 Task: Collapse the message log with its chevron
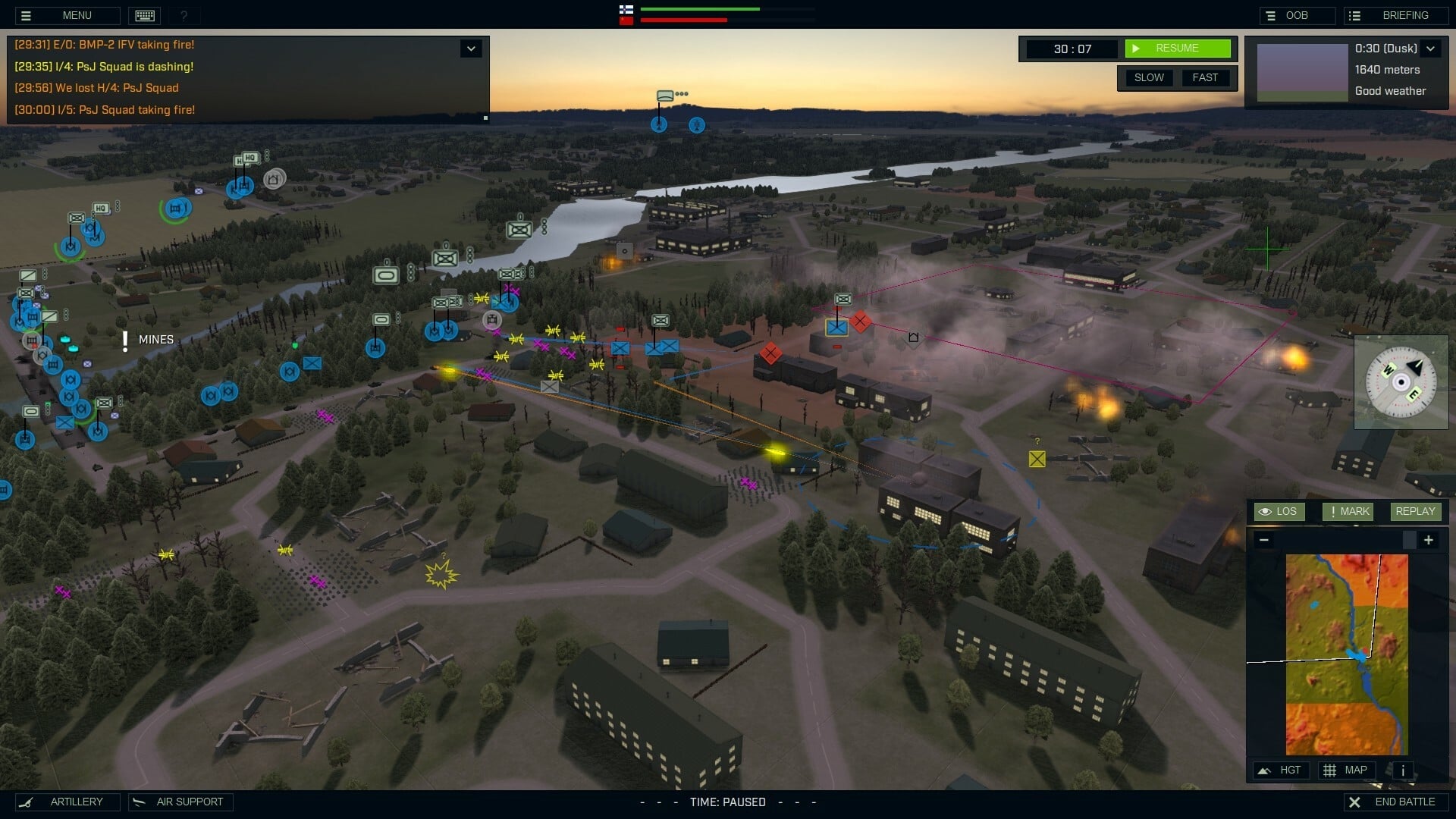[471, 48]
